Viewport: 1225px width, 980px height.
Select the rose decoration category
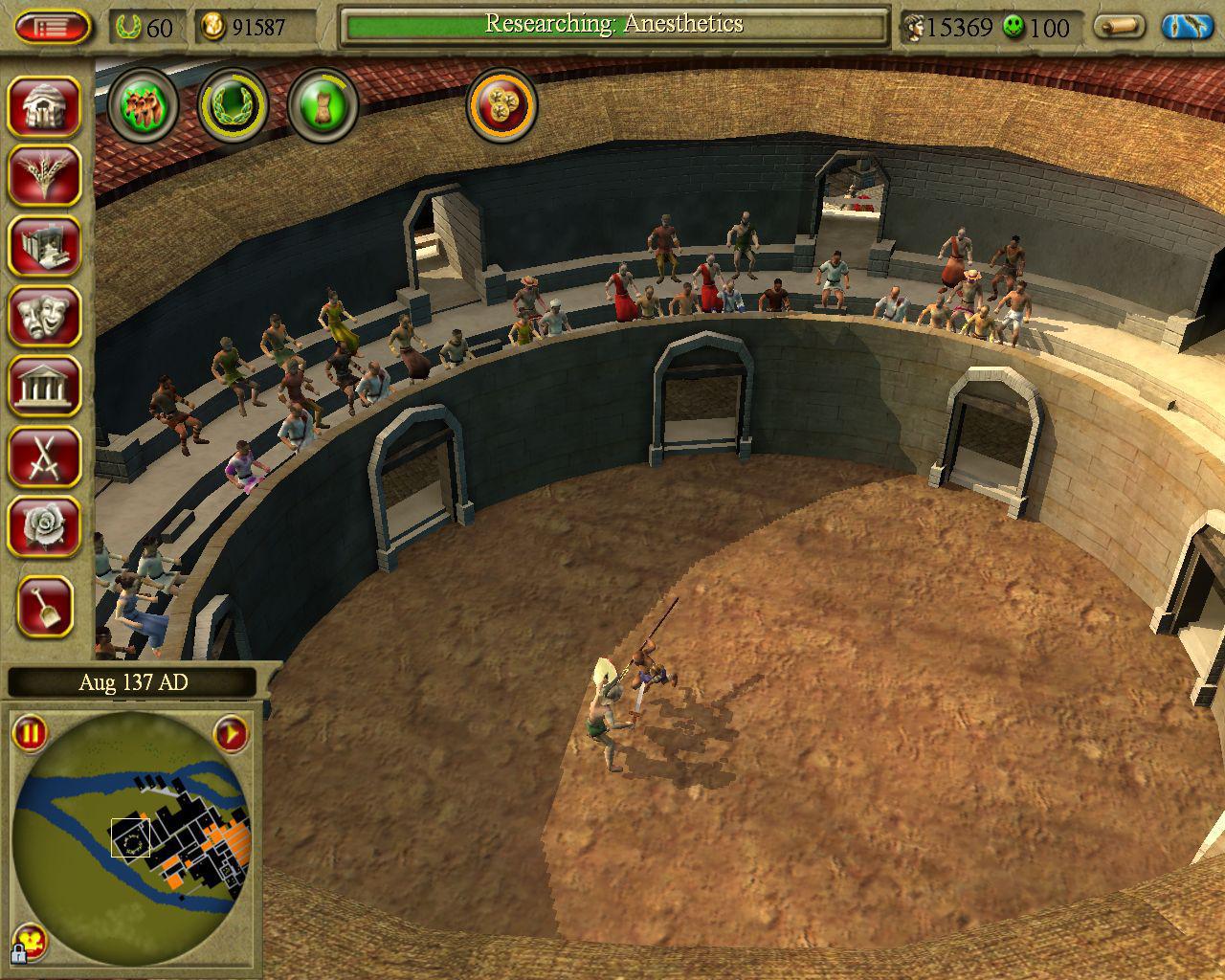[x=45, y=524]
